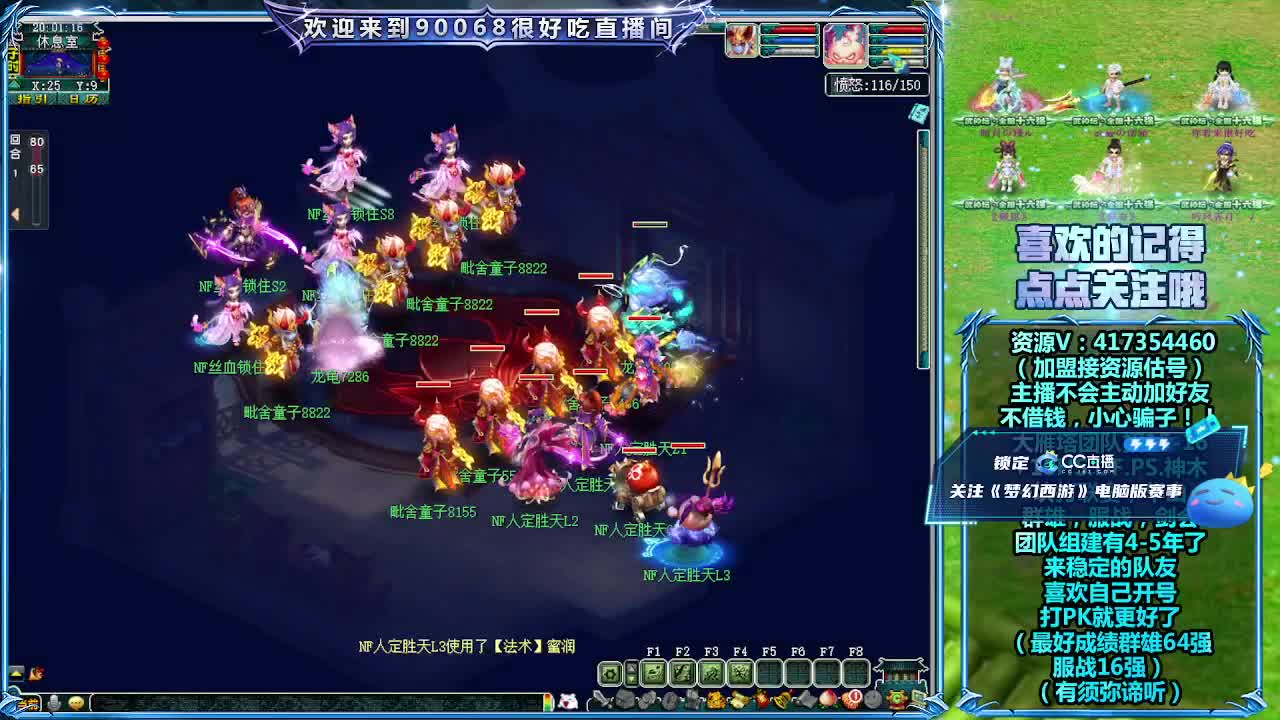Open the emoji chat-bubble icon
Image resolution: width=1280 pixels, height=720 pixels.
tap(76, 701)
